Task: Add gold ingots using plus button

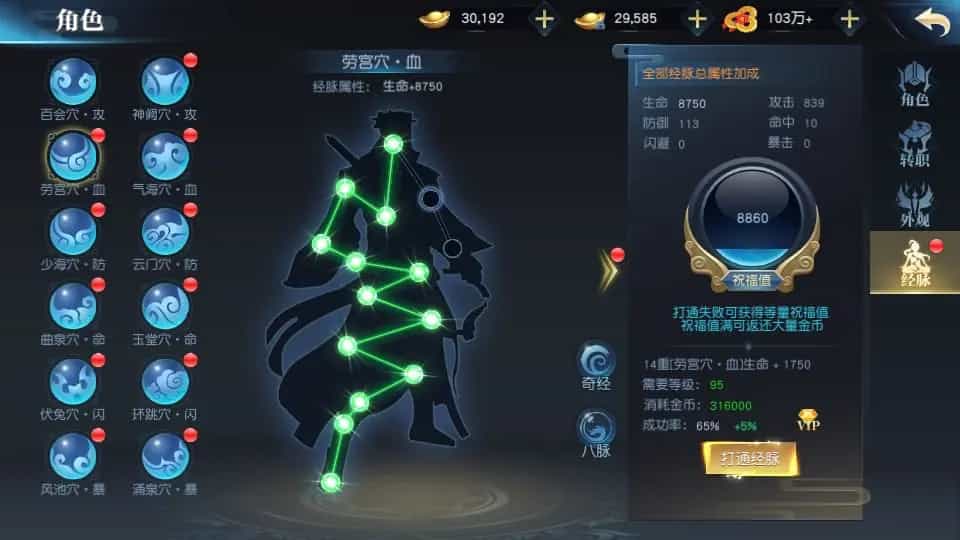Action: 544,19
